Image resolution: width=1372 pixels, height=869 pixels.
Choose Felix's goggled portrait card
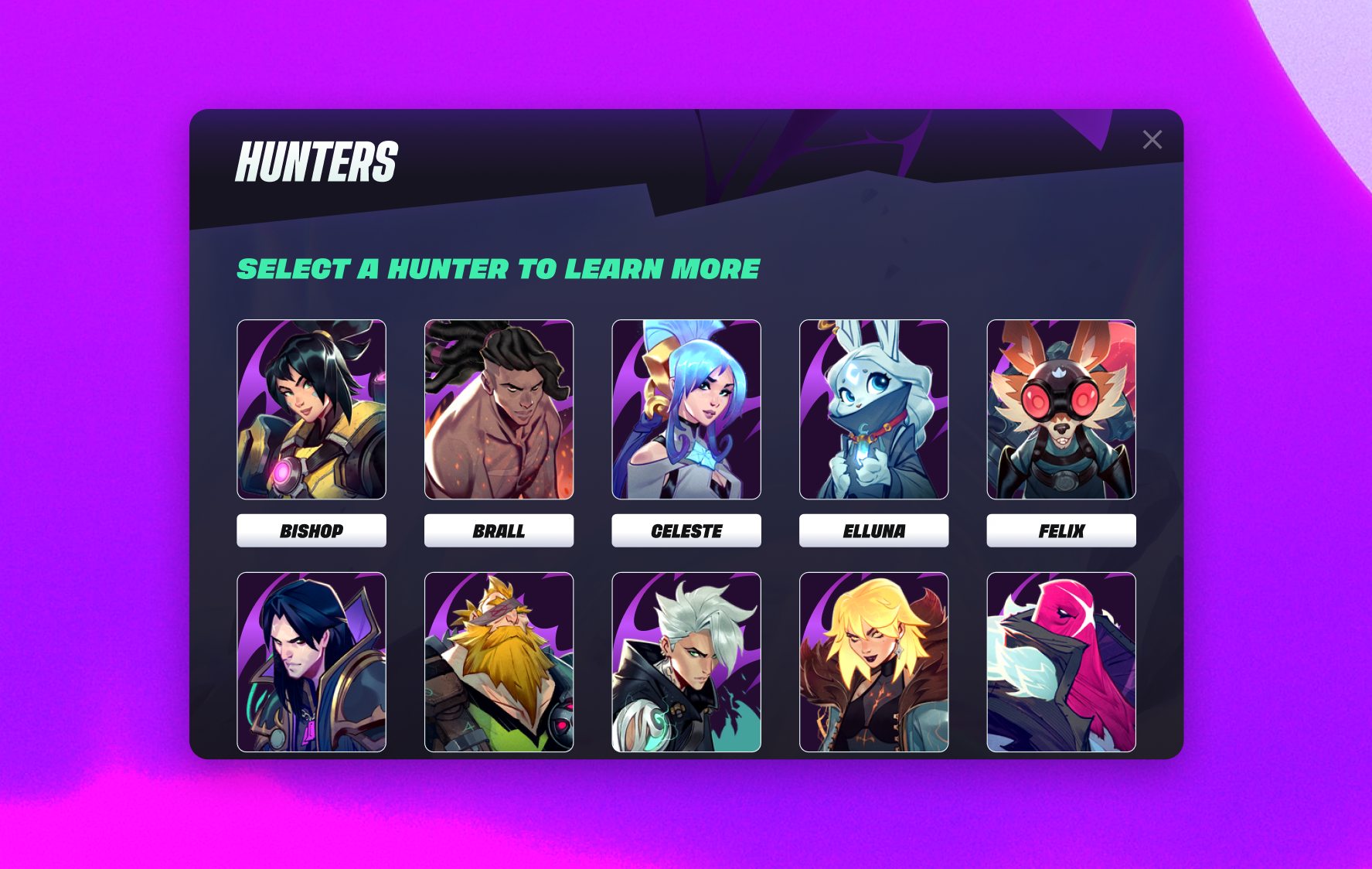1061,409
